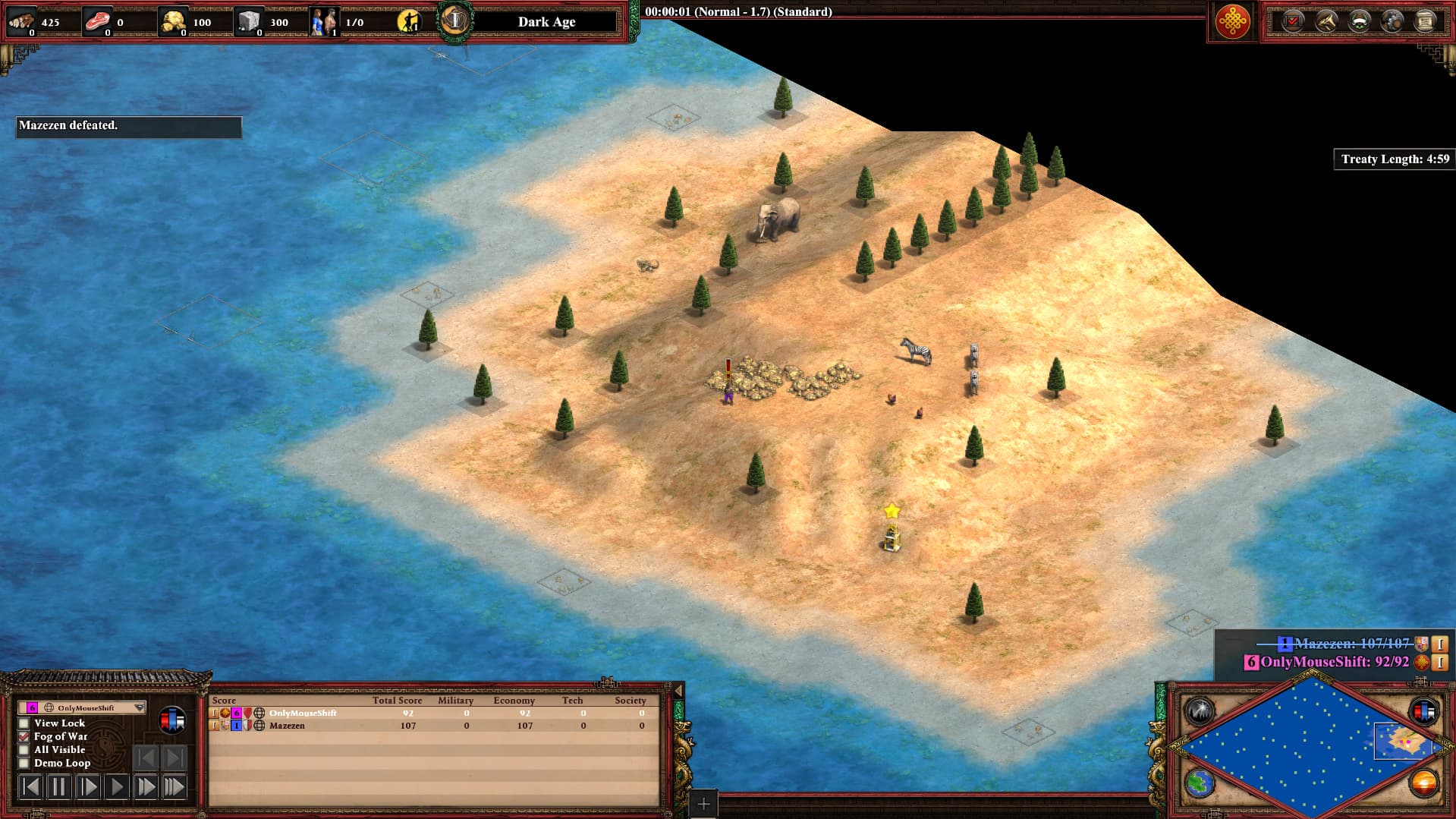Rewind replay to the start
The height and width of the screenshot is (819, 1456).
point(30,787)
